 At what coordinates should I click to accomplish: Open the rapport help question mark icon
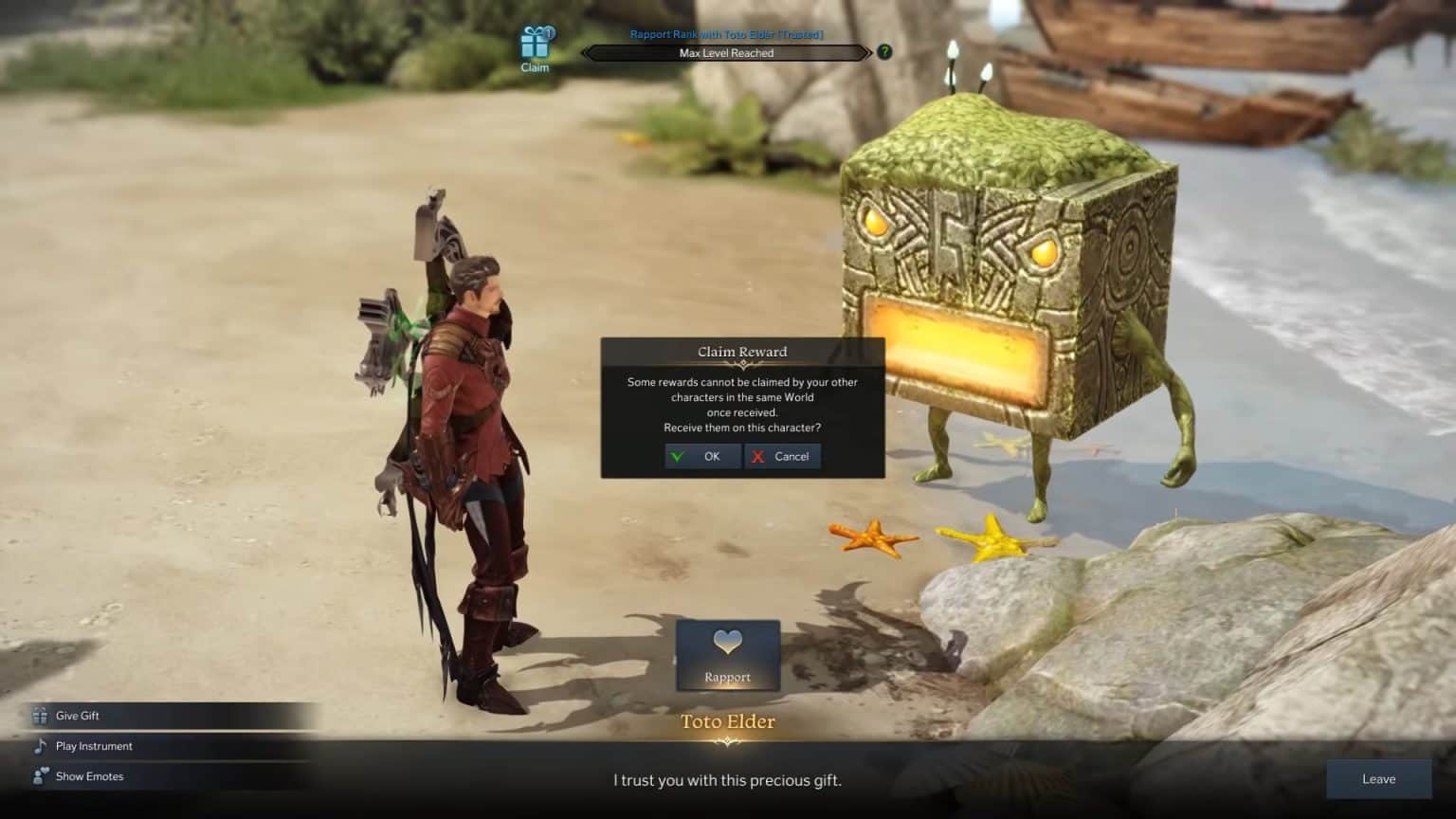(x=883, y=52)
